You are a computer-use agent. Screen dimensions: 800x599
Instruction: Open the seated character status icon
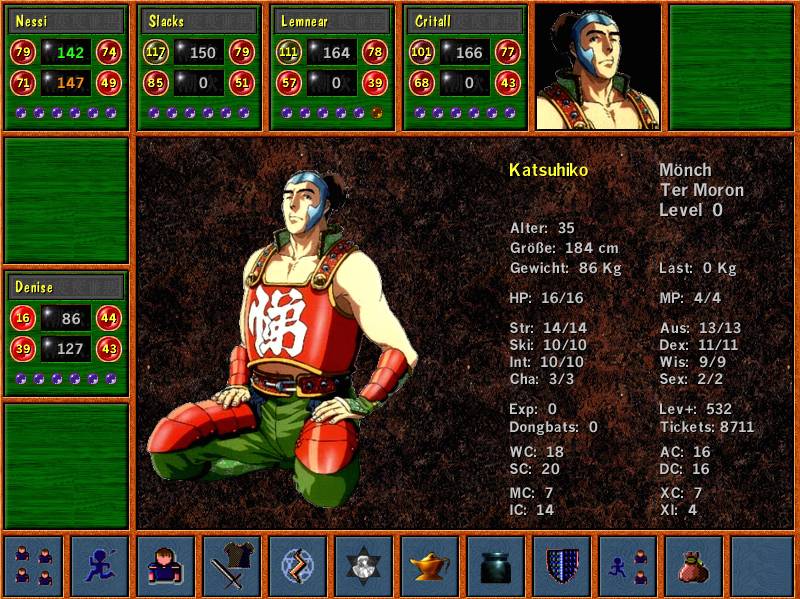(166, 566)
